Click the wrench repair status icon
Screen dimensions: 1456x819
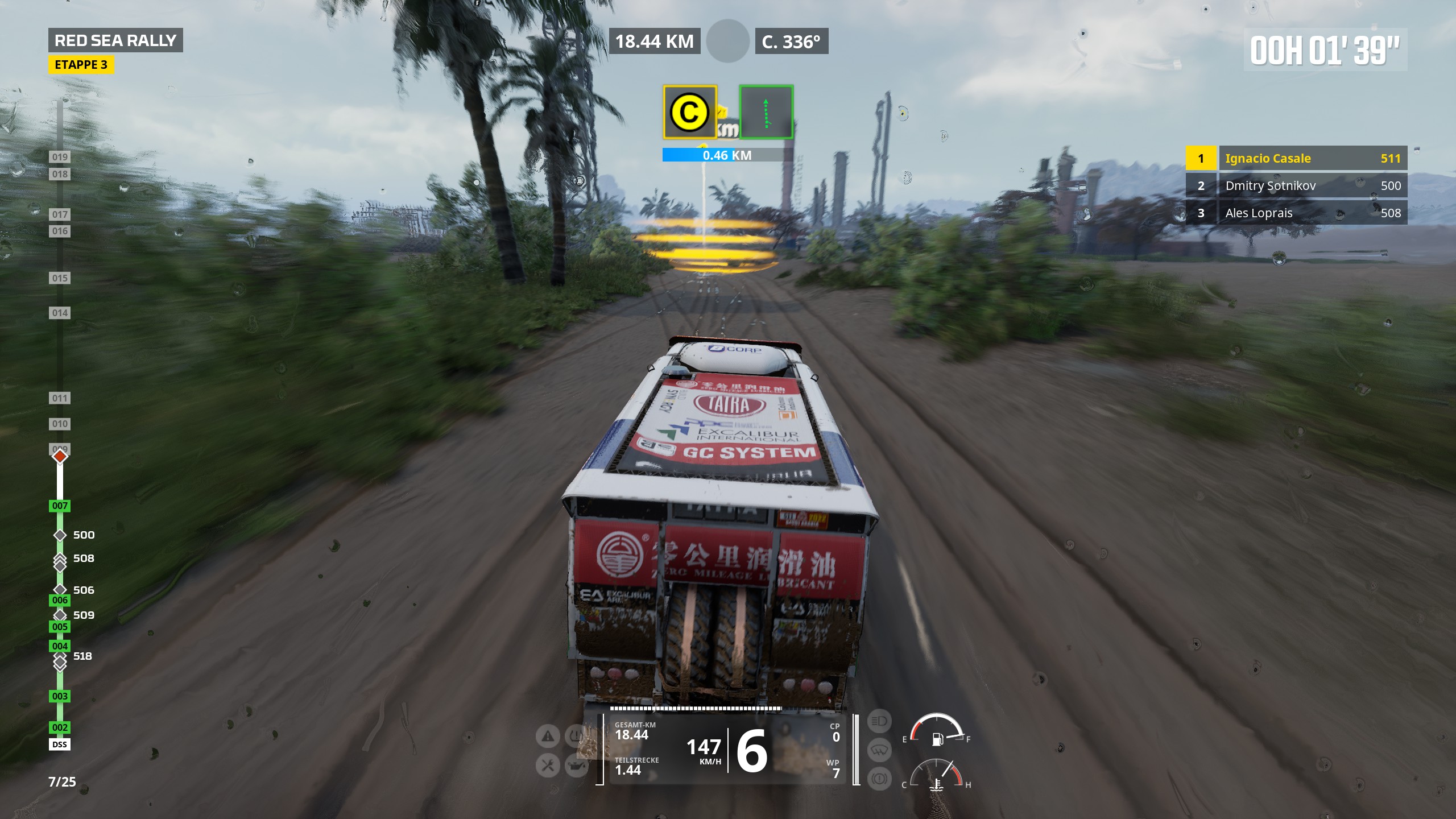[x=548, y=766]
